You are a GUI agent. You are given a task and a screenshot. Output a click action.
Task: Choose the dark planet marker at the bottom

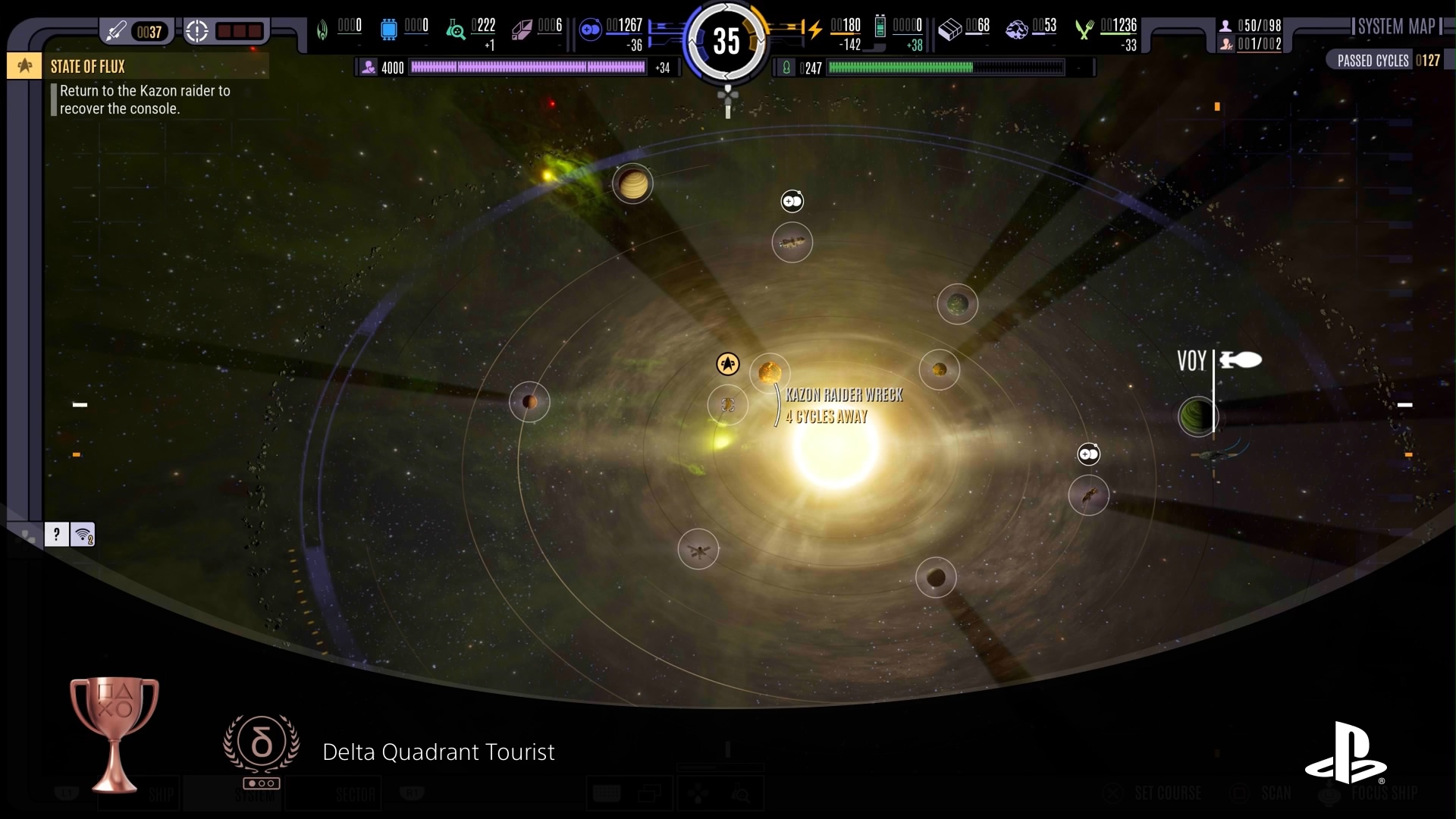936,578
